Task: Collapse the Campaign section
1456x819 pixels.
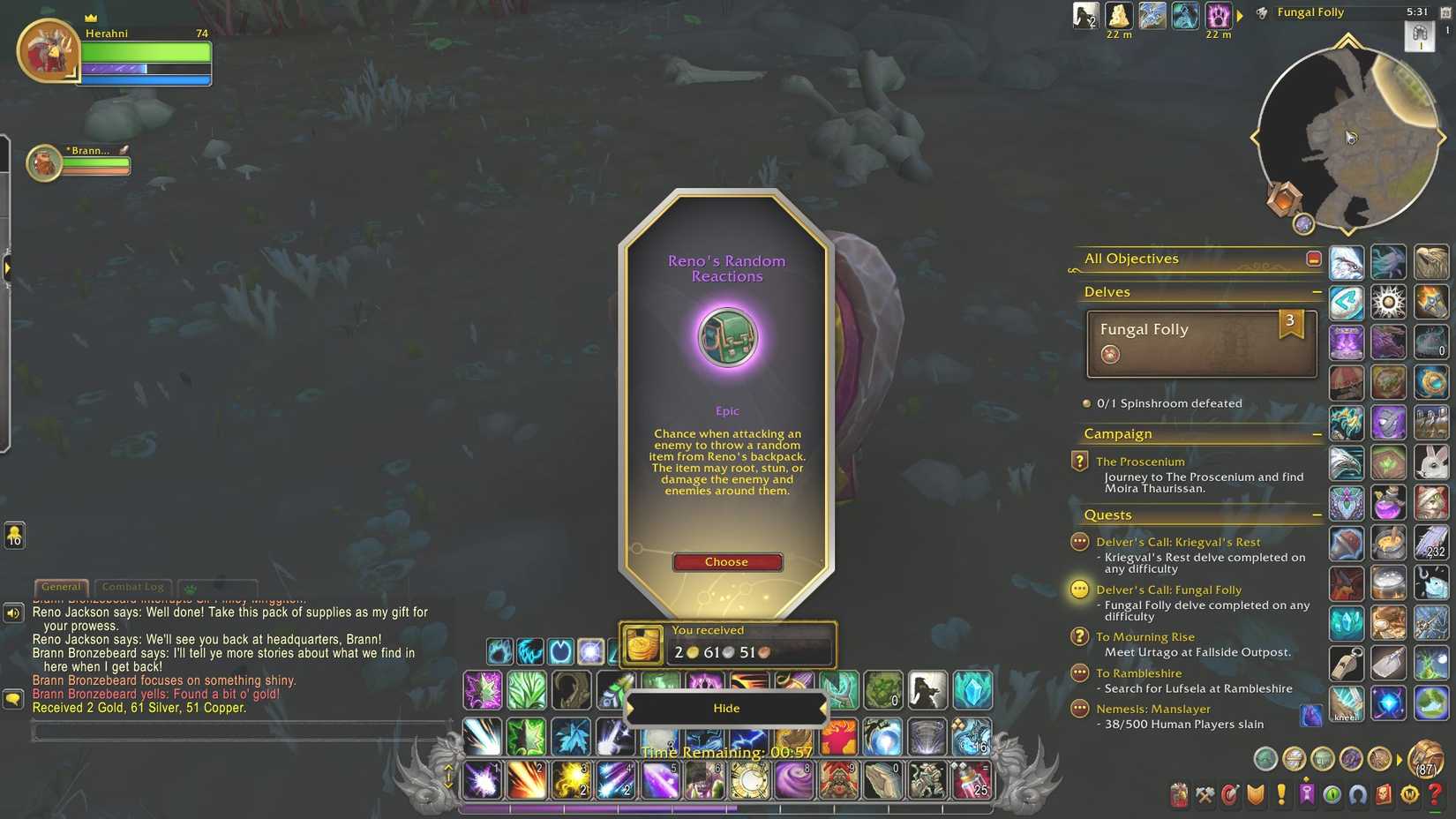Action: [1317, 433]
